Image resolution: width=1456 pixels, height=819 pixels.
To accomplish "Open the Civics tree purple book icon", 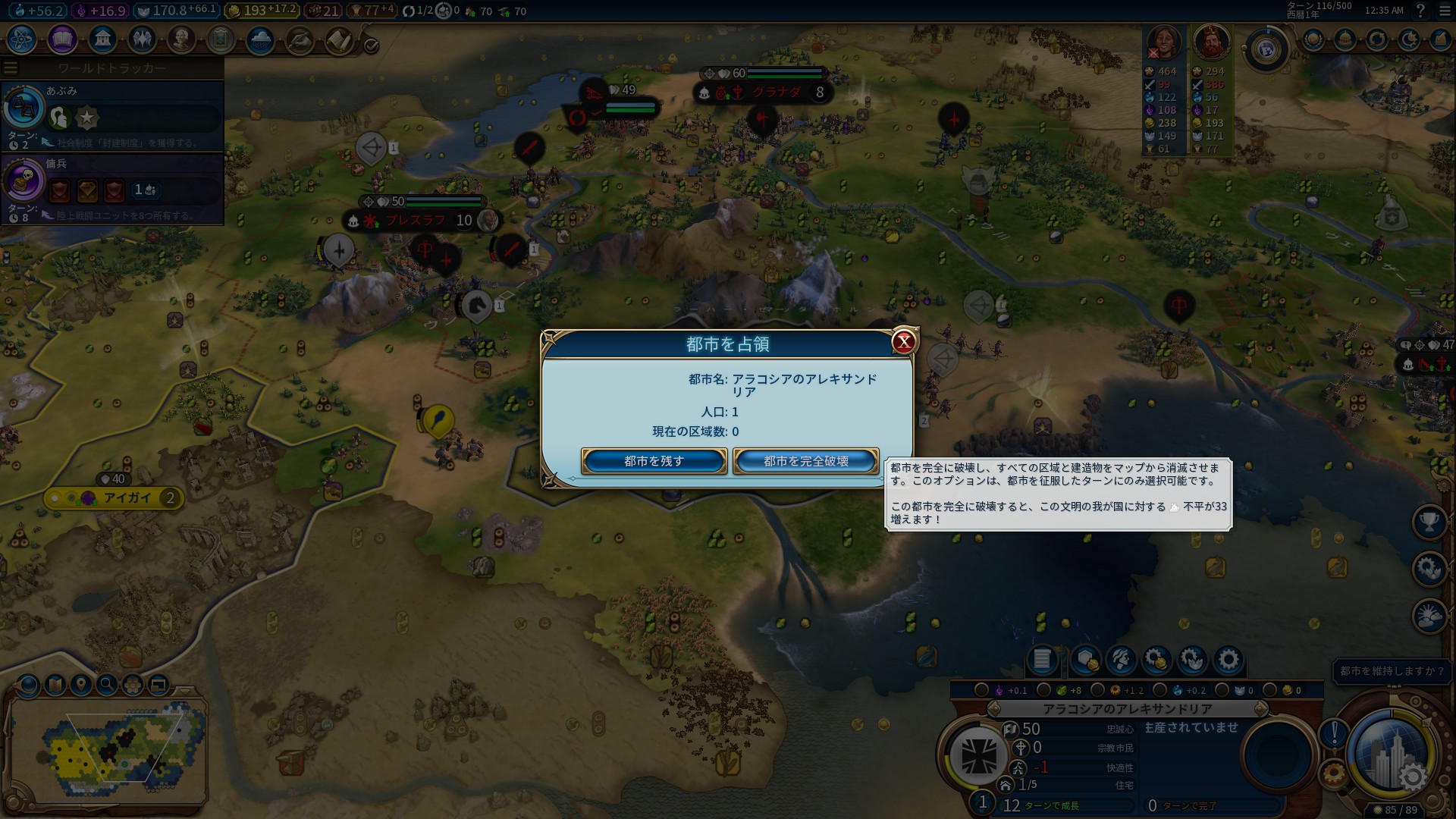I will point(62,39).
